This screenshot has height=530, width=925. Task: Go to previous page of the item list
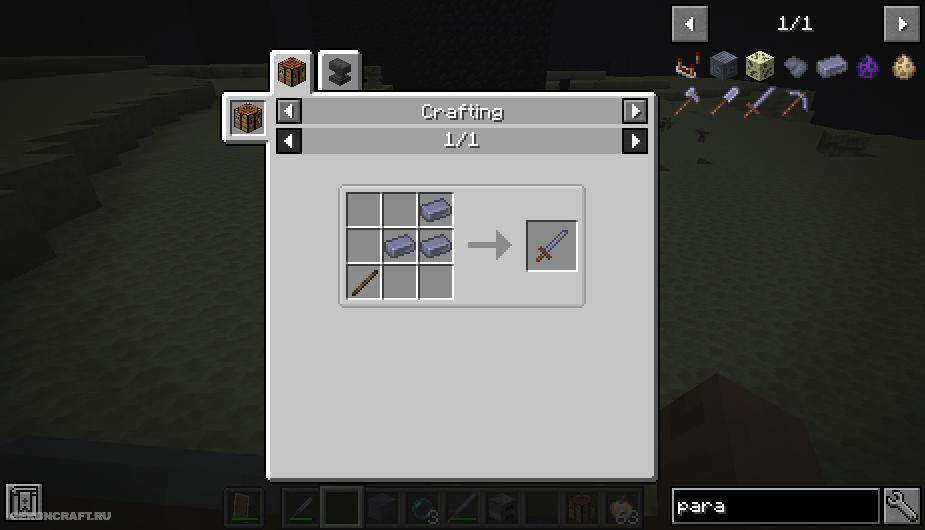pos(689,23)
